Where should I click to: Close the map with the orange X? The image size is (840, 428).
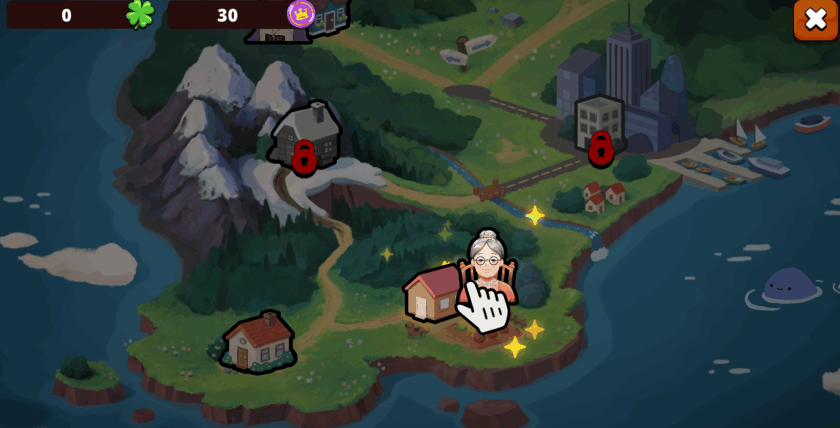click(x=815, y=20)
